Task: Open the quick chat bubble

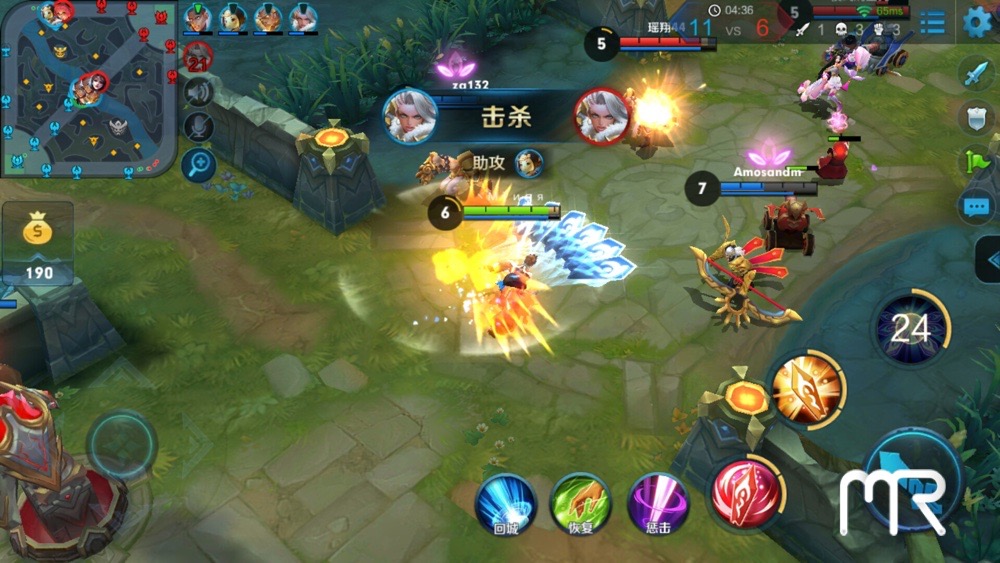Action: click(975, 207)
